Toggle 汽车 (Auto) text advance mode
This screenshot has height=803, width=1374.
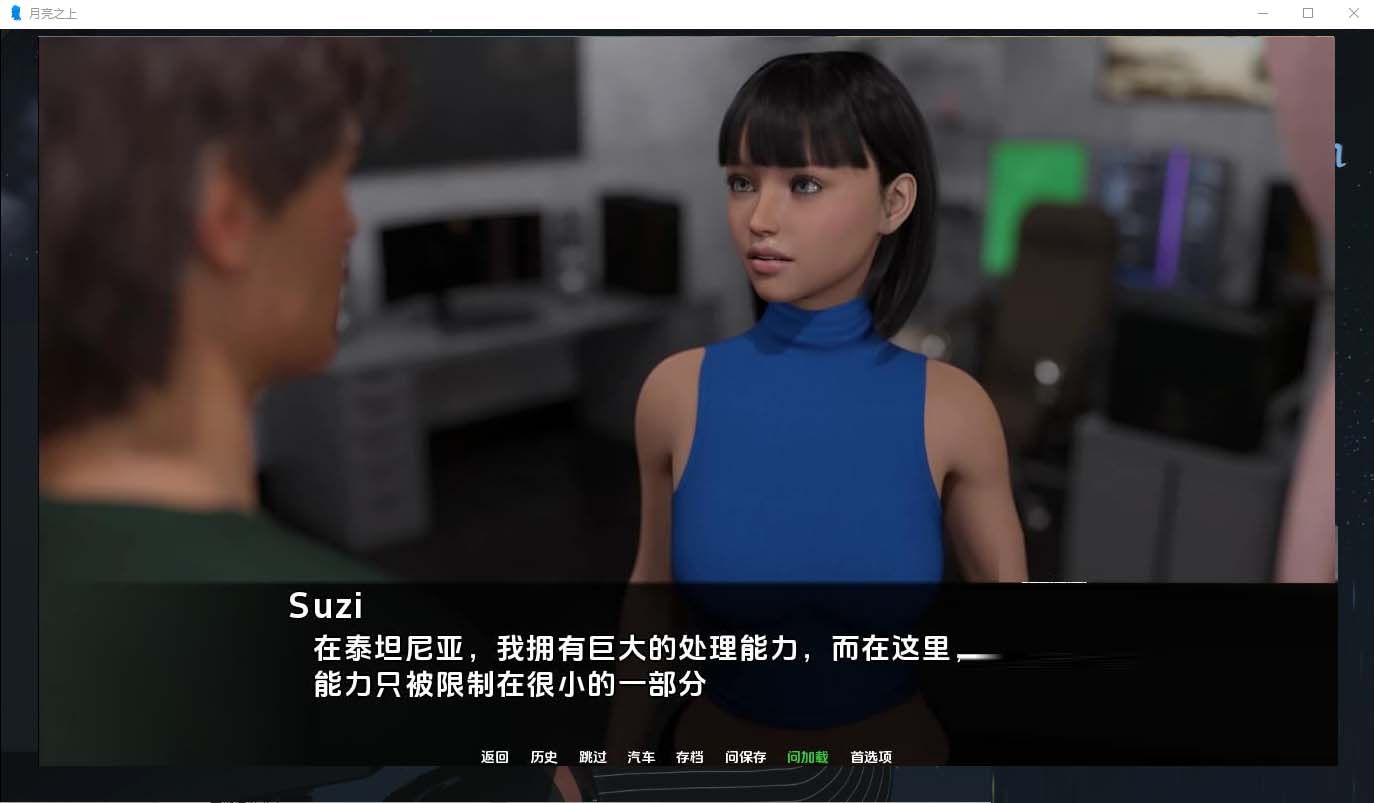[641, 757]
